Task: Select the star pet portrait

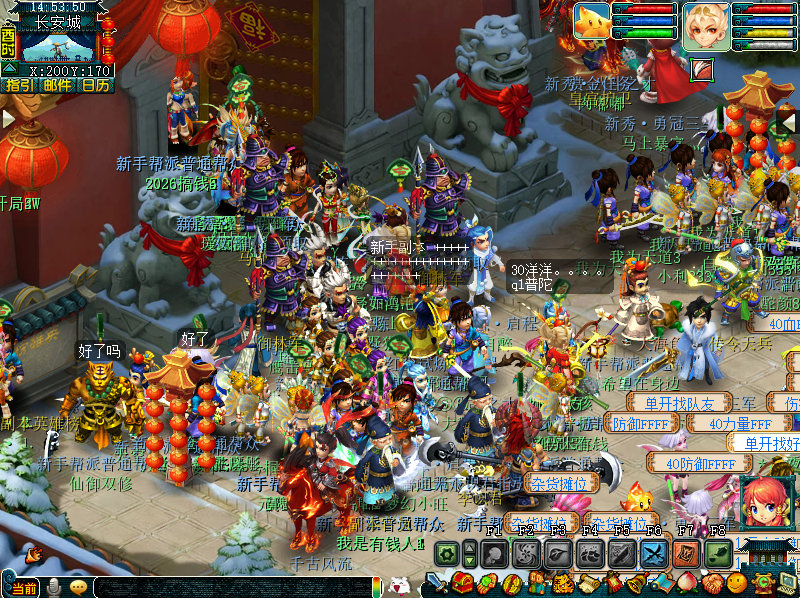Action: point(592,22)
